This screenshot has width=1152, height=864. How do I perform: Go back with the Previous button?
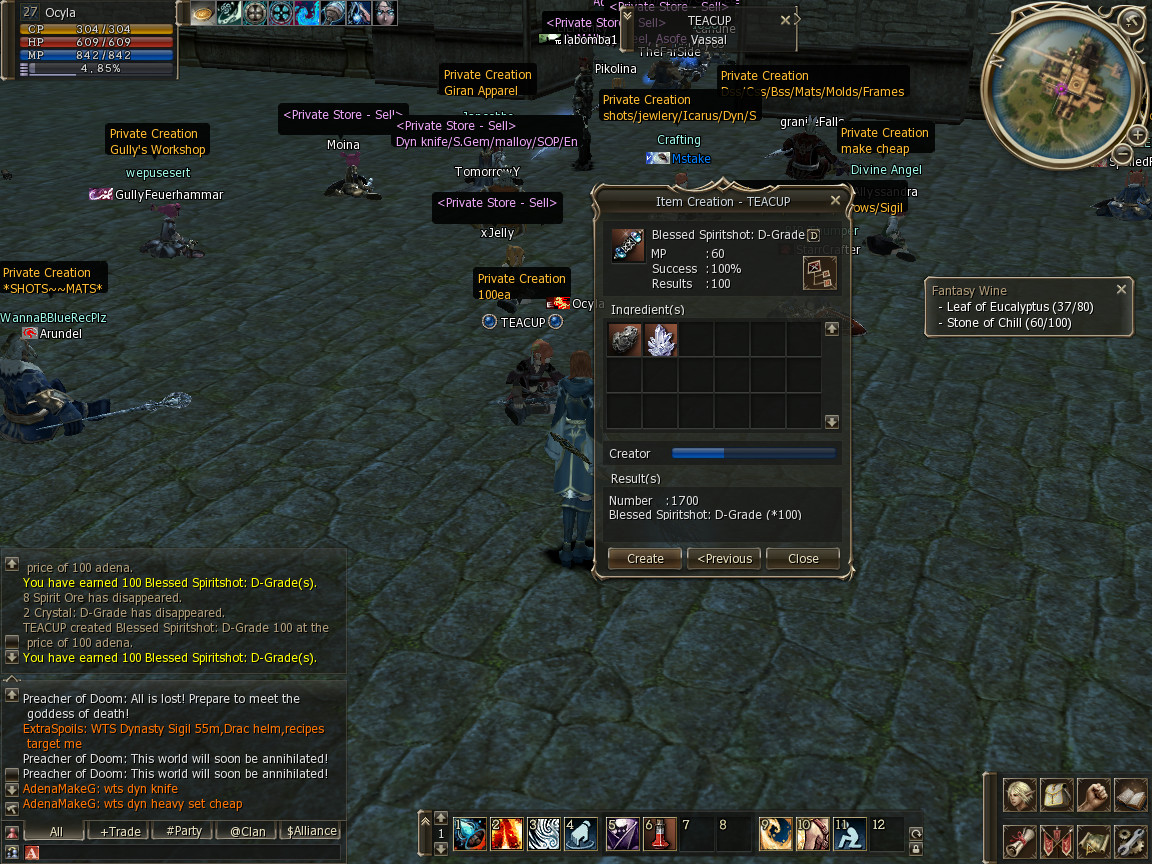click(724, 558)
